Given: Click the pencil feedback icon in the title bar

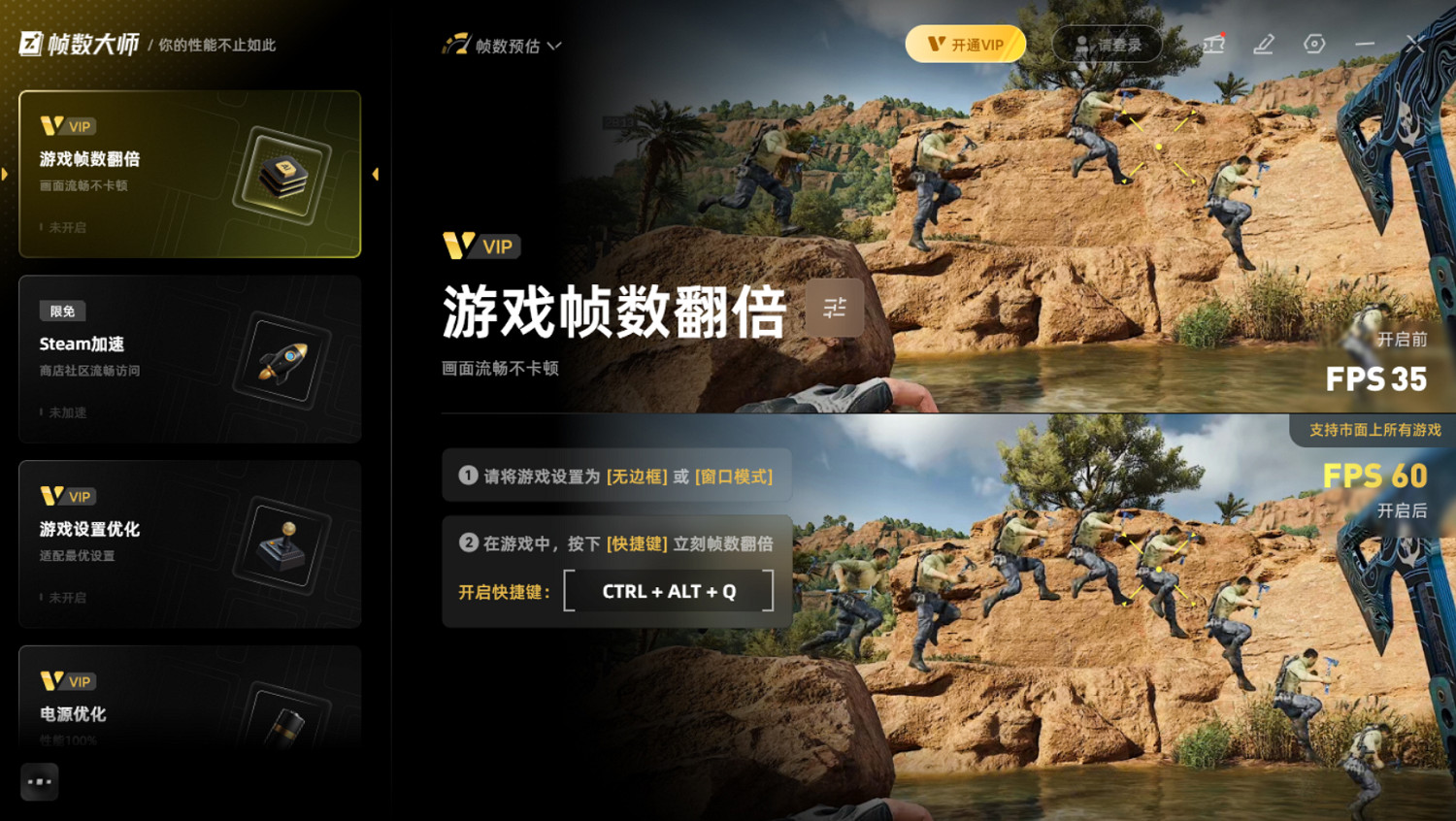Looking at the screenshot, I should (x=1263, y=44).
